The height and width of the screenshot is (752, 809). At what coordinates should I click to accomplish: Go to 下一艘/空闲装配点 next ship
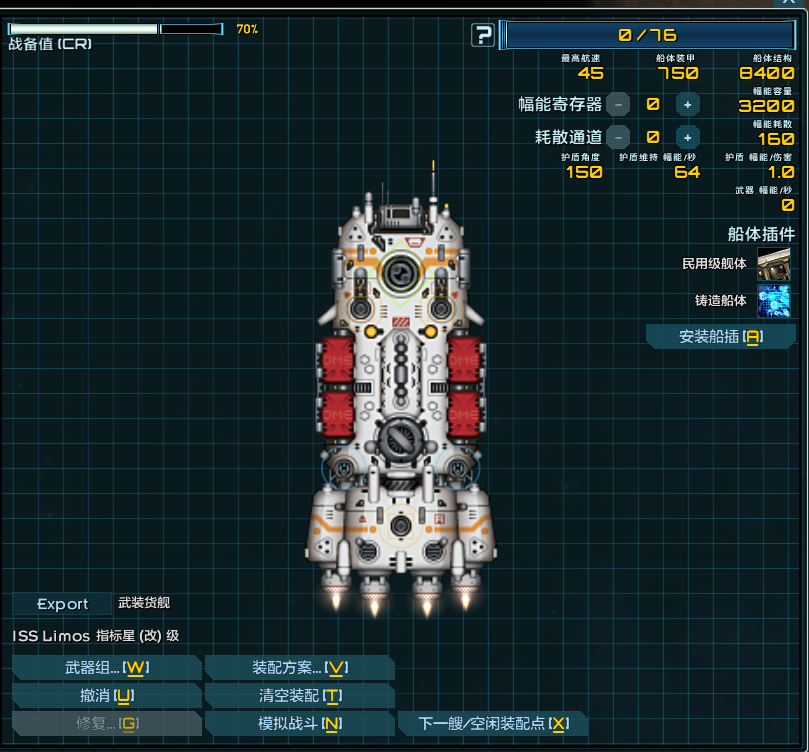pyautogui.click(x=492, y=724)
